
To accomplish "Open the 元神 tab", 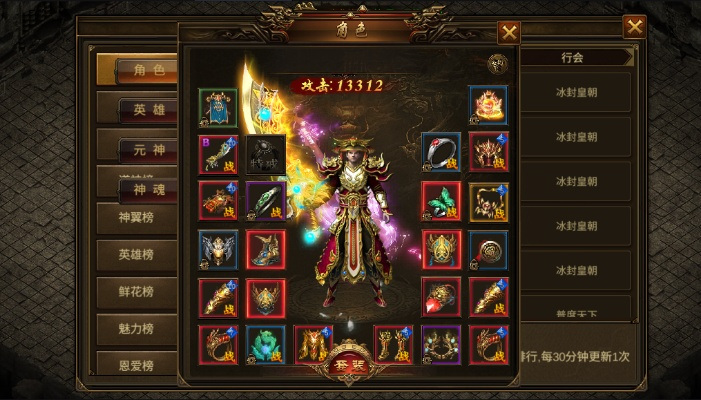I will pyautogui.click(x=138, y=150).
